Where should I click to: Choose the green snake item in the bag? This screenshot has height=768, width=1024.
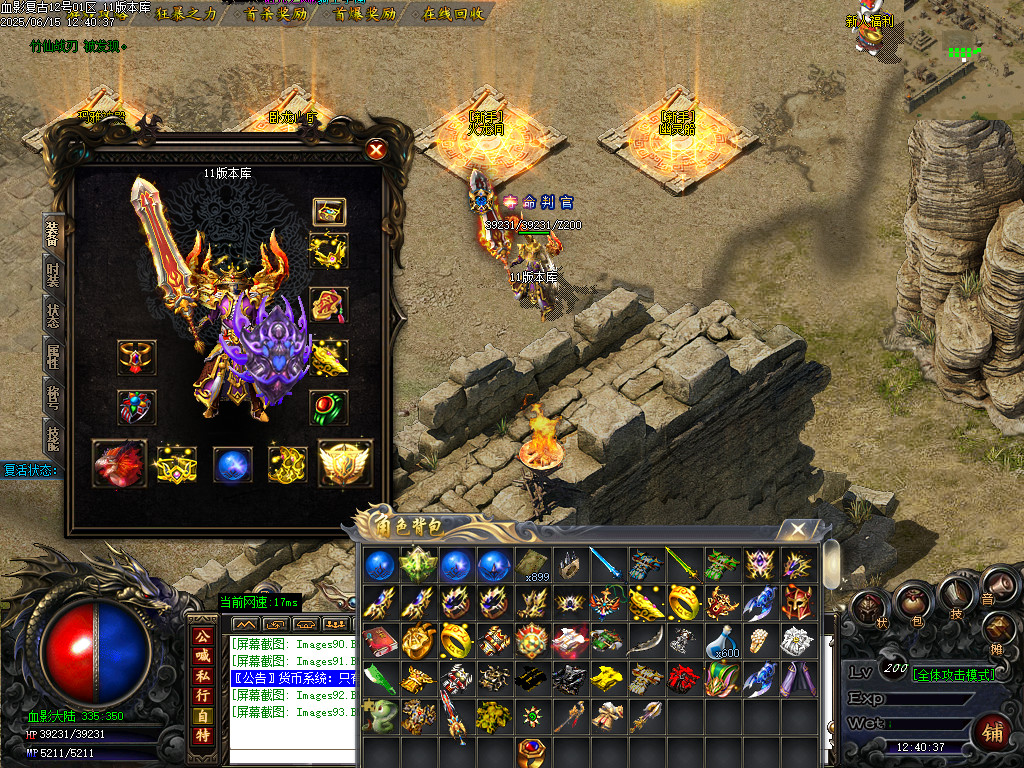pyautogui.click(x=382, y=716)
